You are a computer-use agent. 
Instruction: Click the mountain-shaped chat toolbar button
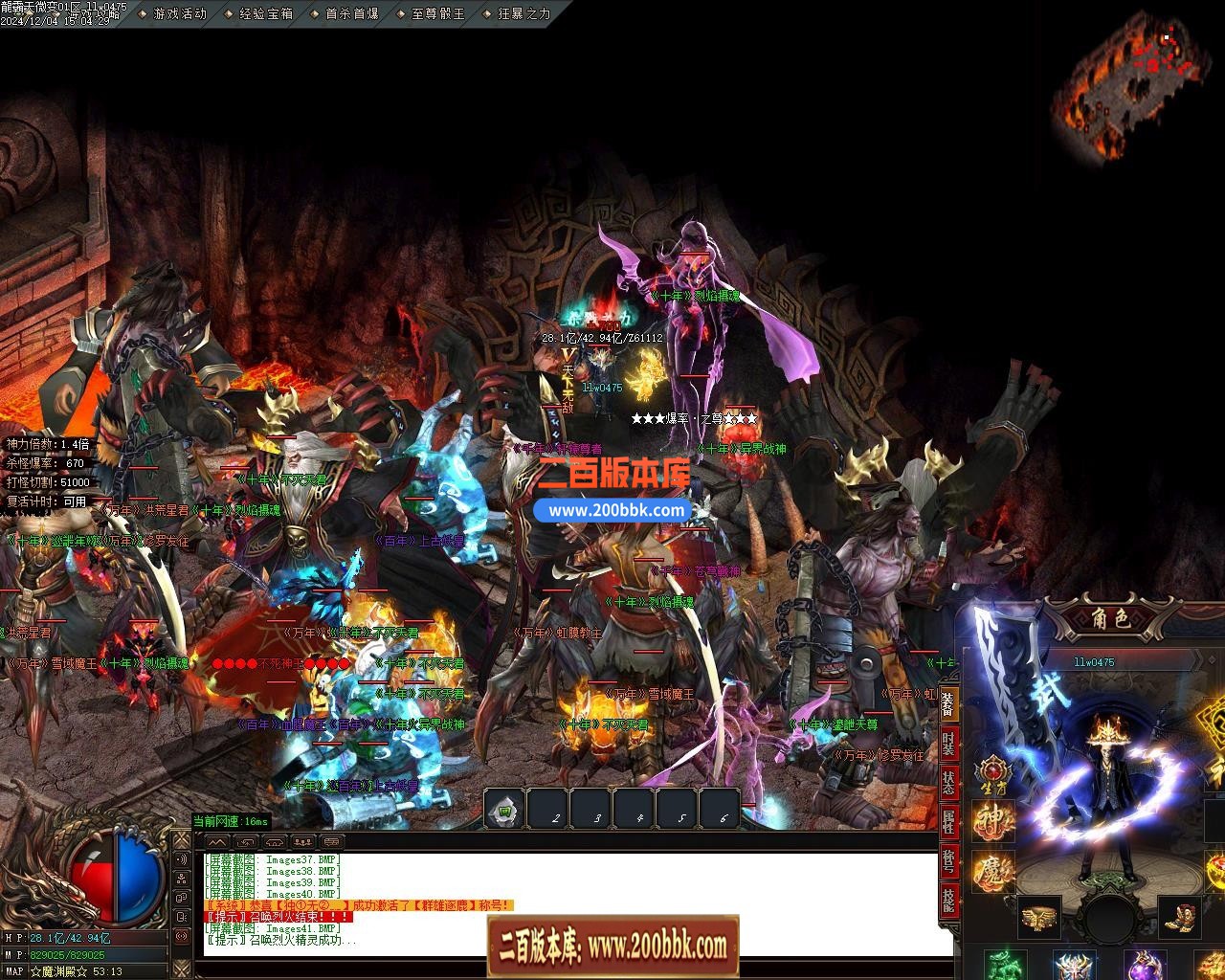coord(217,841)
